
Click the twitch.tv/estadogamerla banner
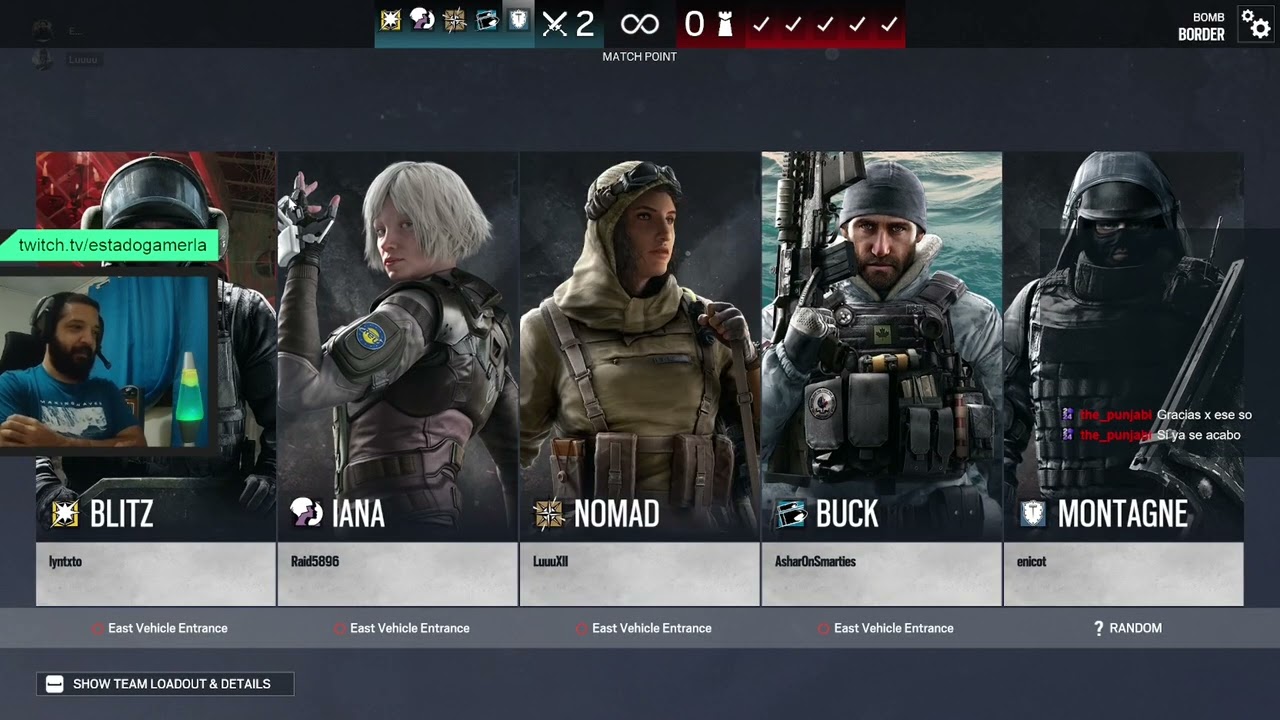[x=113, y=245]
